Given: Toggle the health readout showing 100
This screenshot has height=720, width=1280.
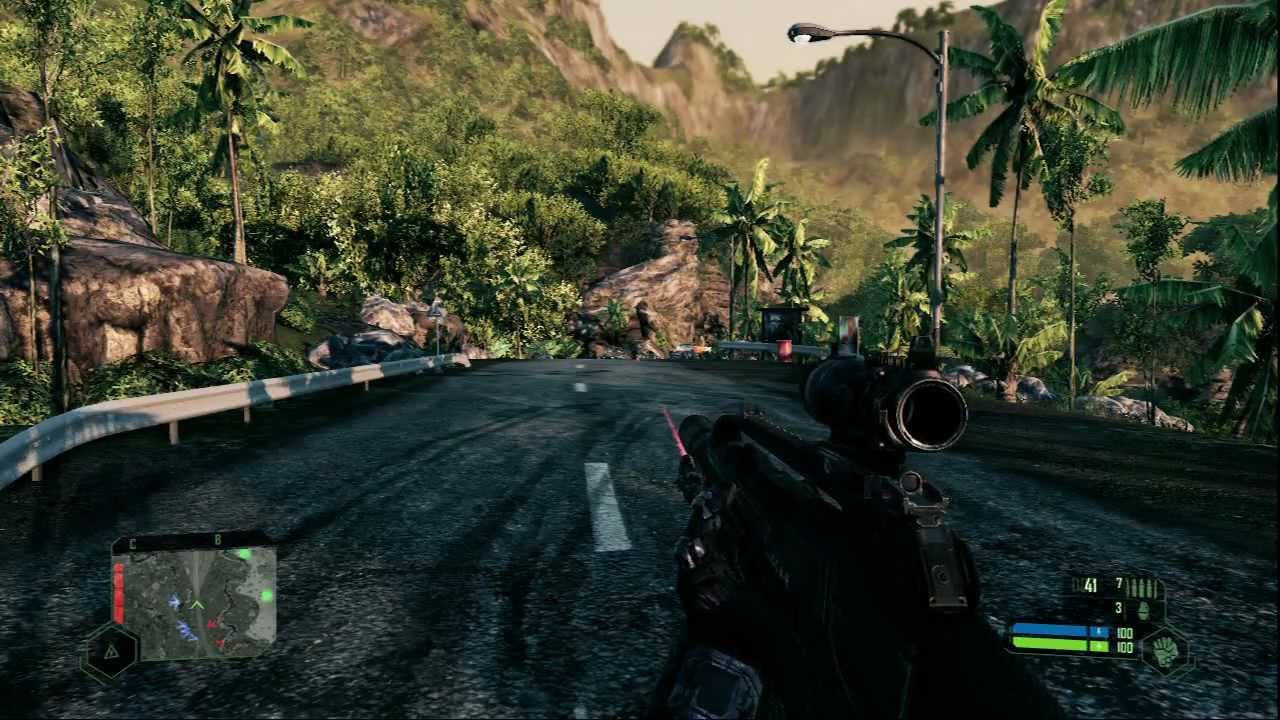Looking at the screenshot, I should (1125, 647).
